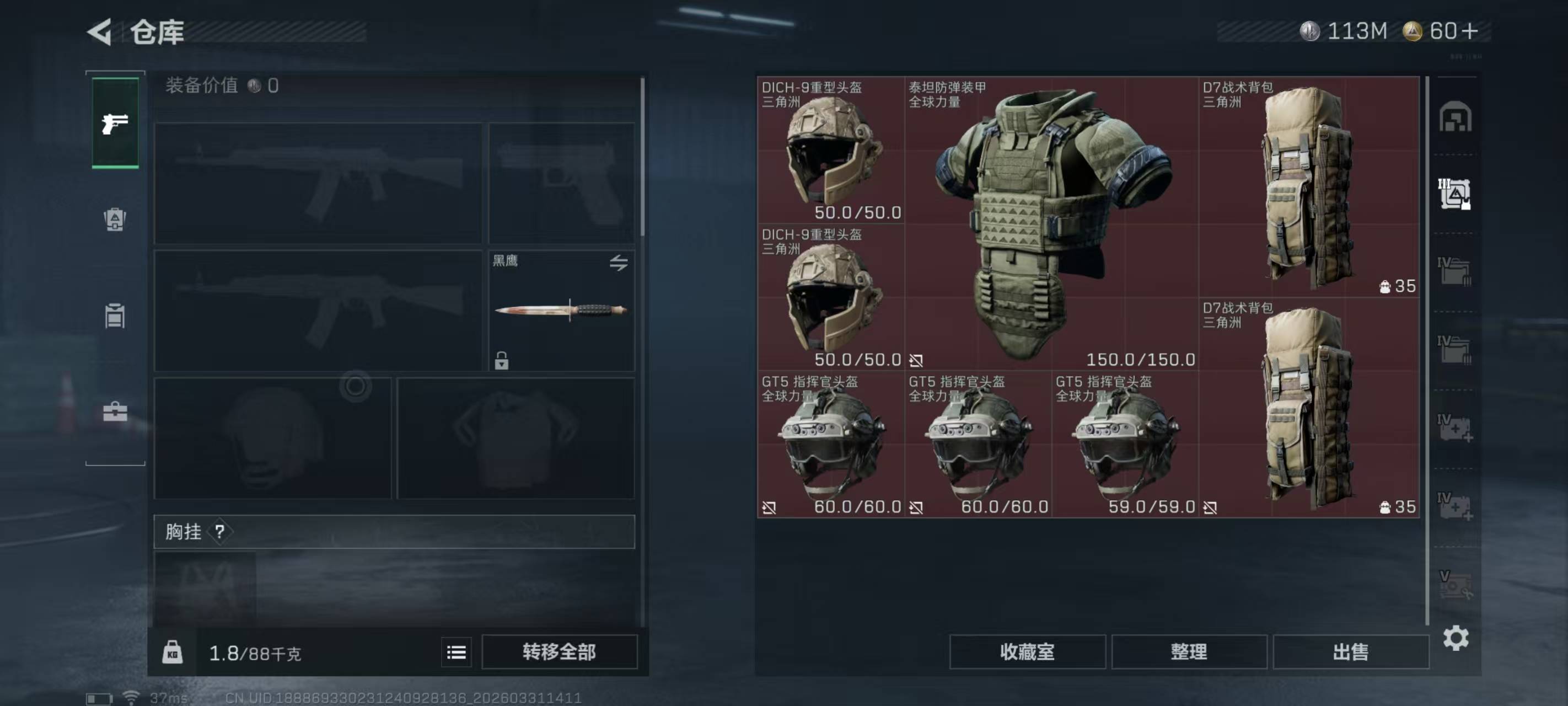Go back from the 仓库 screen
The width and height of the screenshot is (1568, 706).
(x=100, y=31)
